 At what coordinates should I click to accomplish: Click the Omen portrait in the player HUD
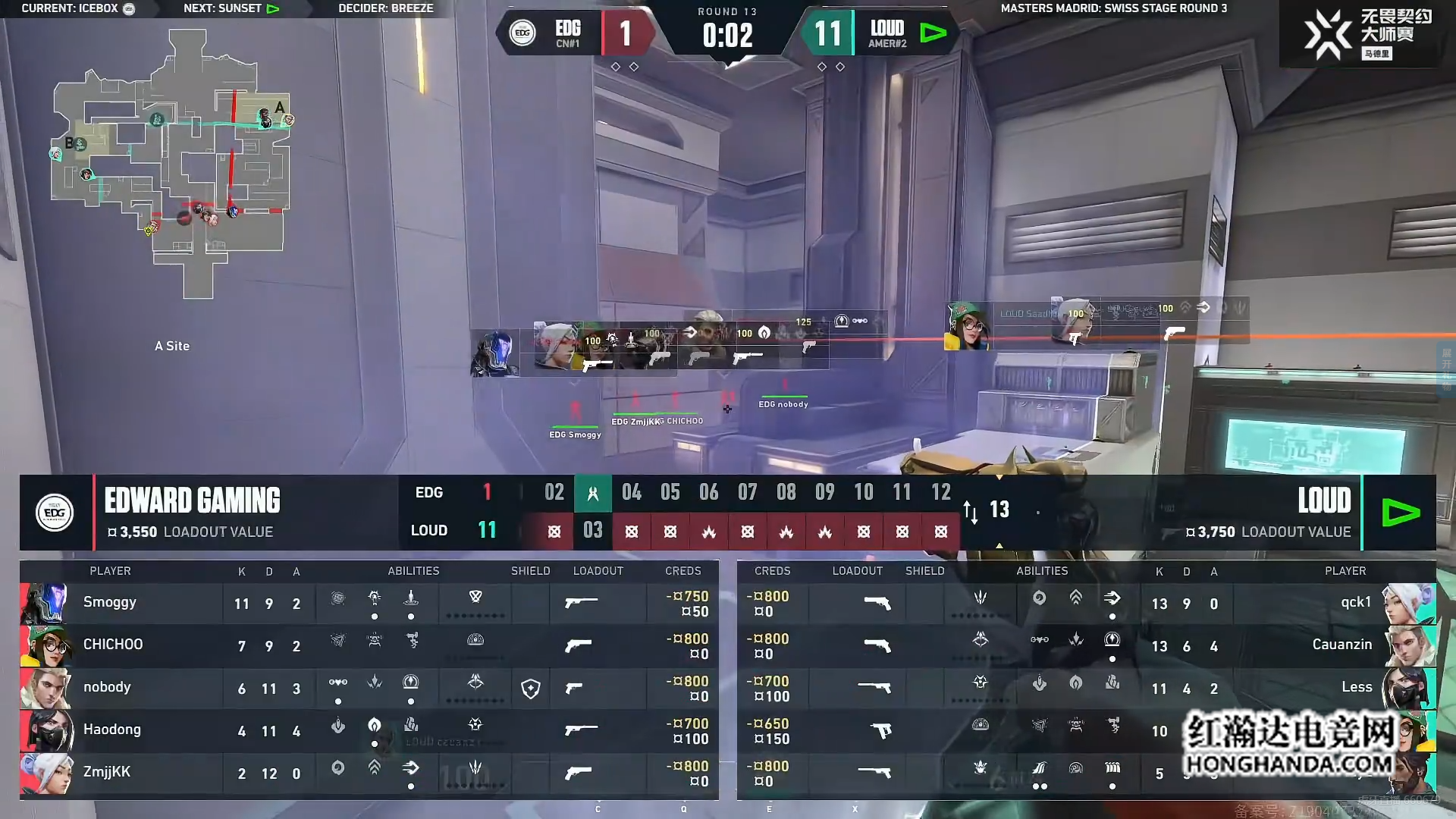tap(494, 353)
